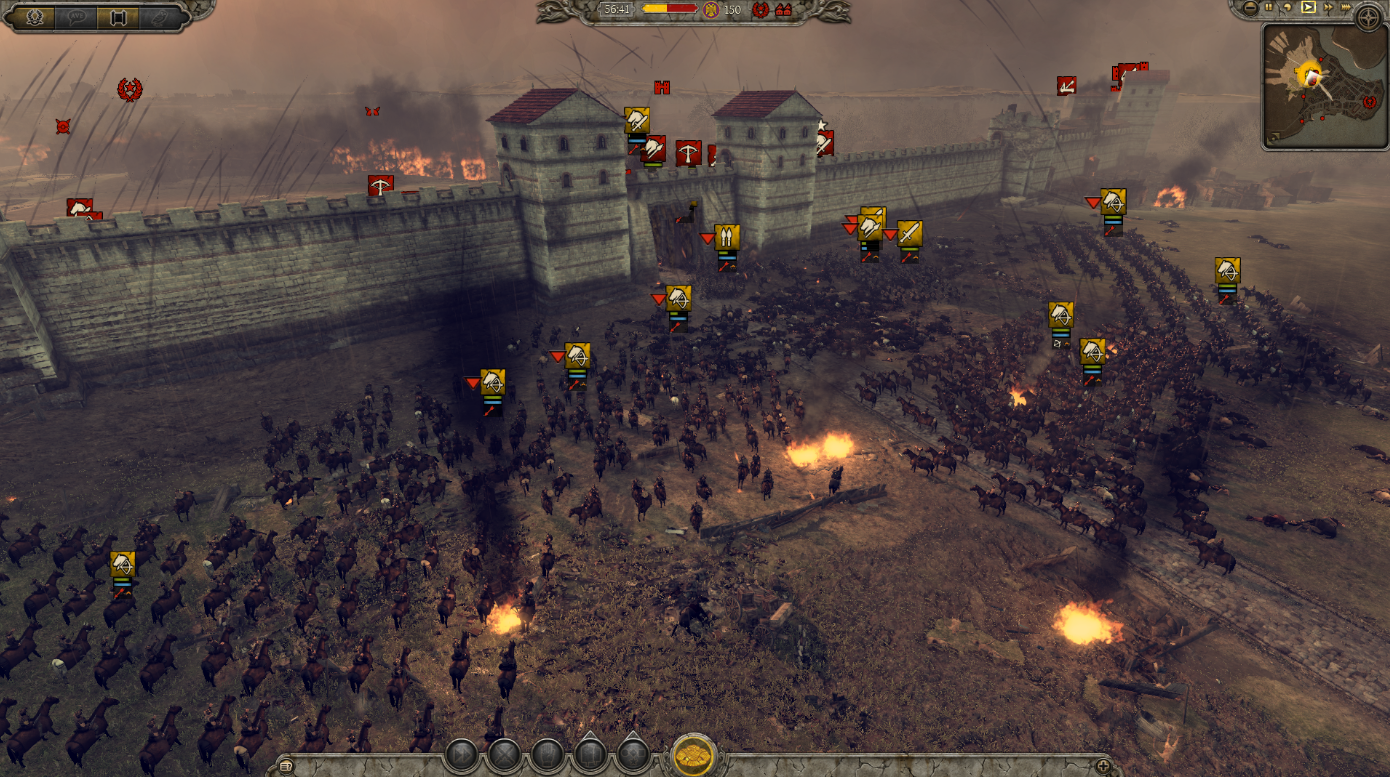Expand the bottom-right plus panel
The height and width of the screenshot is (777, 1390).
click(1105, 765)
